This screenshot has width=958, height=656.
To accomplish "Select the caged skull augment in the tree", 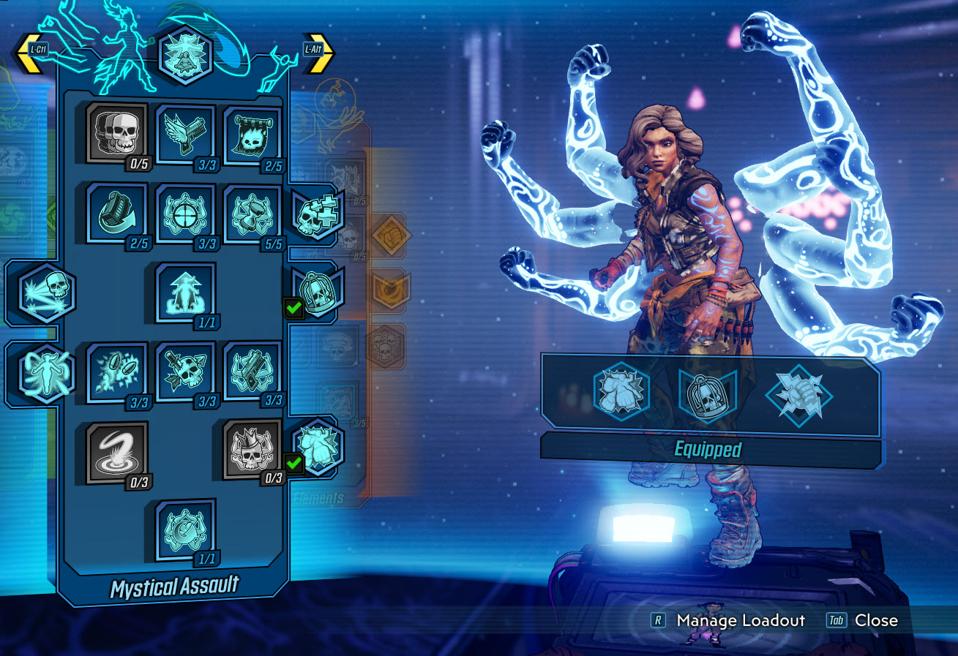I will click(319, 291).
